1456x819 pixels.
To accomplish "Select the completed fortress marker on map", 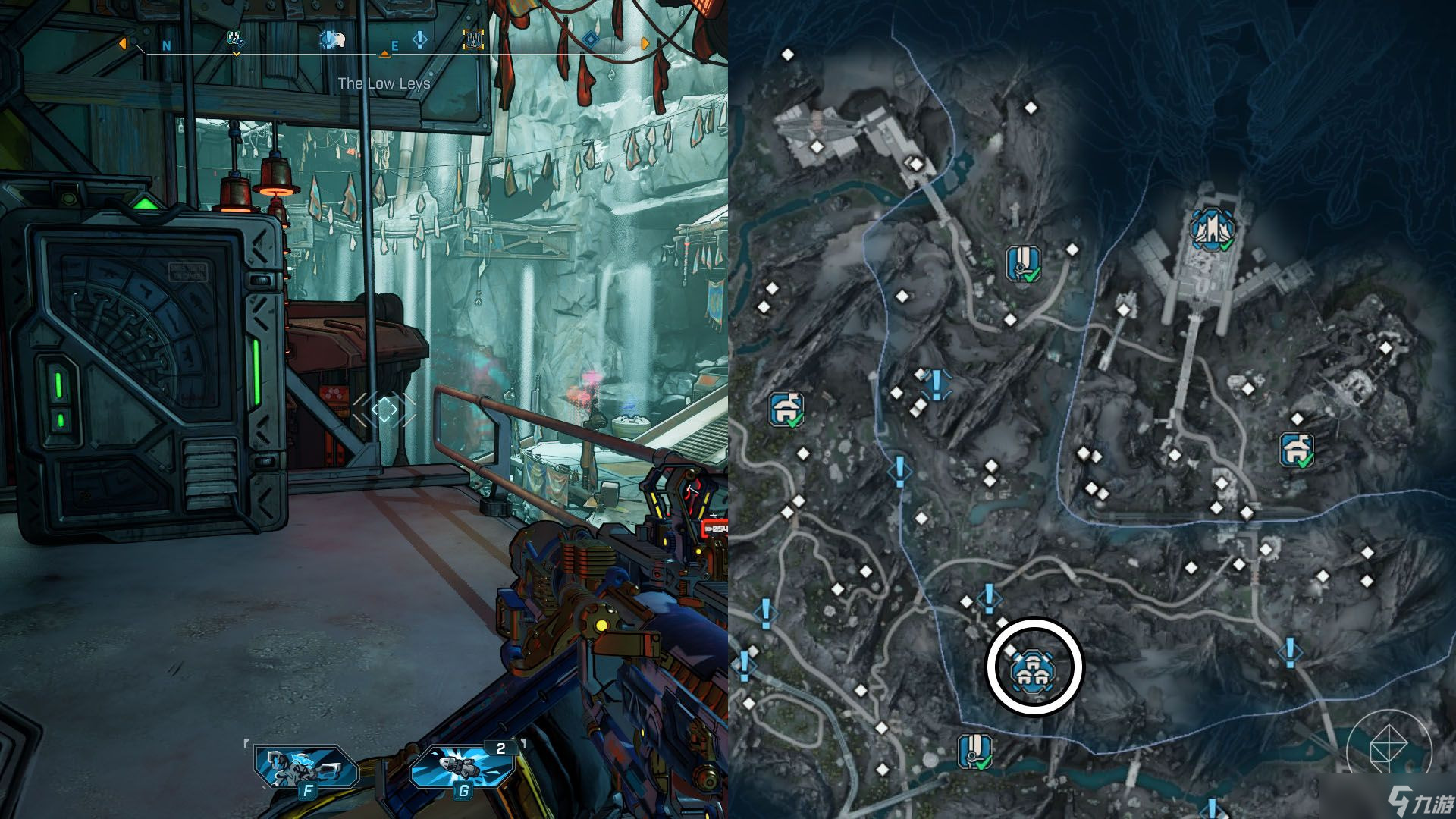I will coord(1212,228).
